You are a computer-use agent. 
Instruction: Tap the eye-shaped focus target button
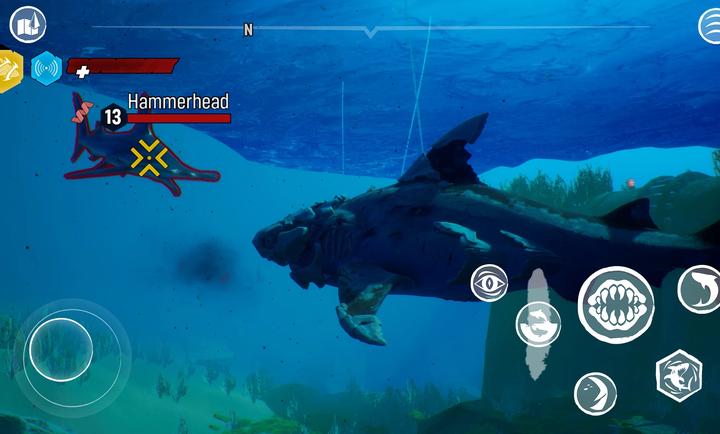[489, 283]
